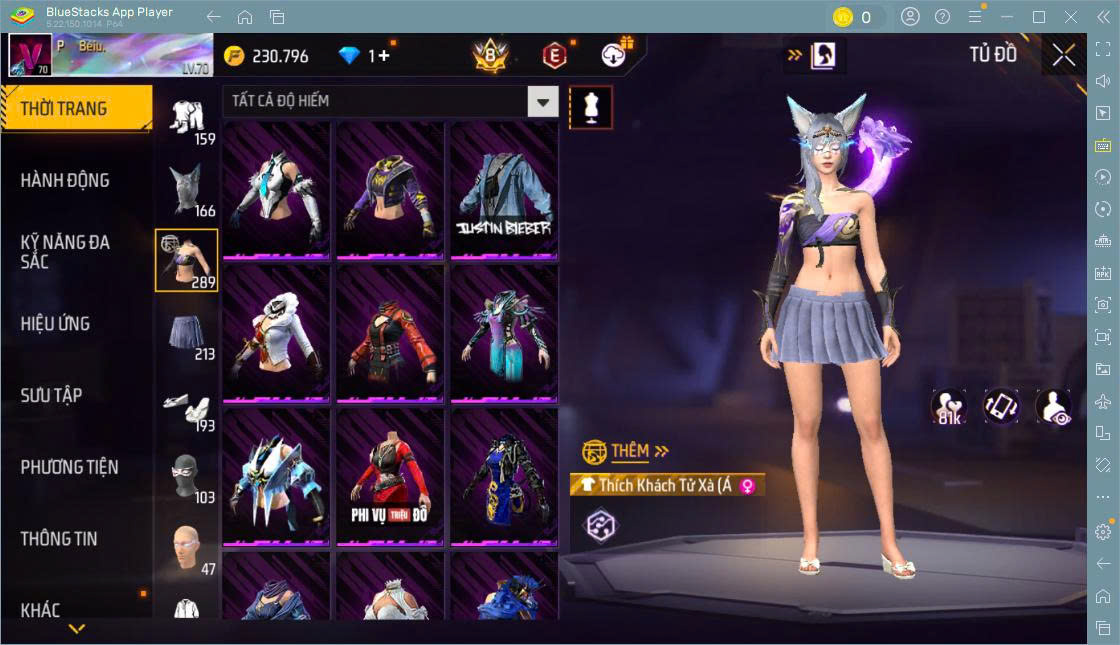Image resolution: width=1120 pixels, height=645 pixels.
Task: Select the white and red hooded top
Action: [276, 334]
